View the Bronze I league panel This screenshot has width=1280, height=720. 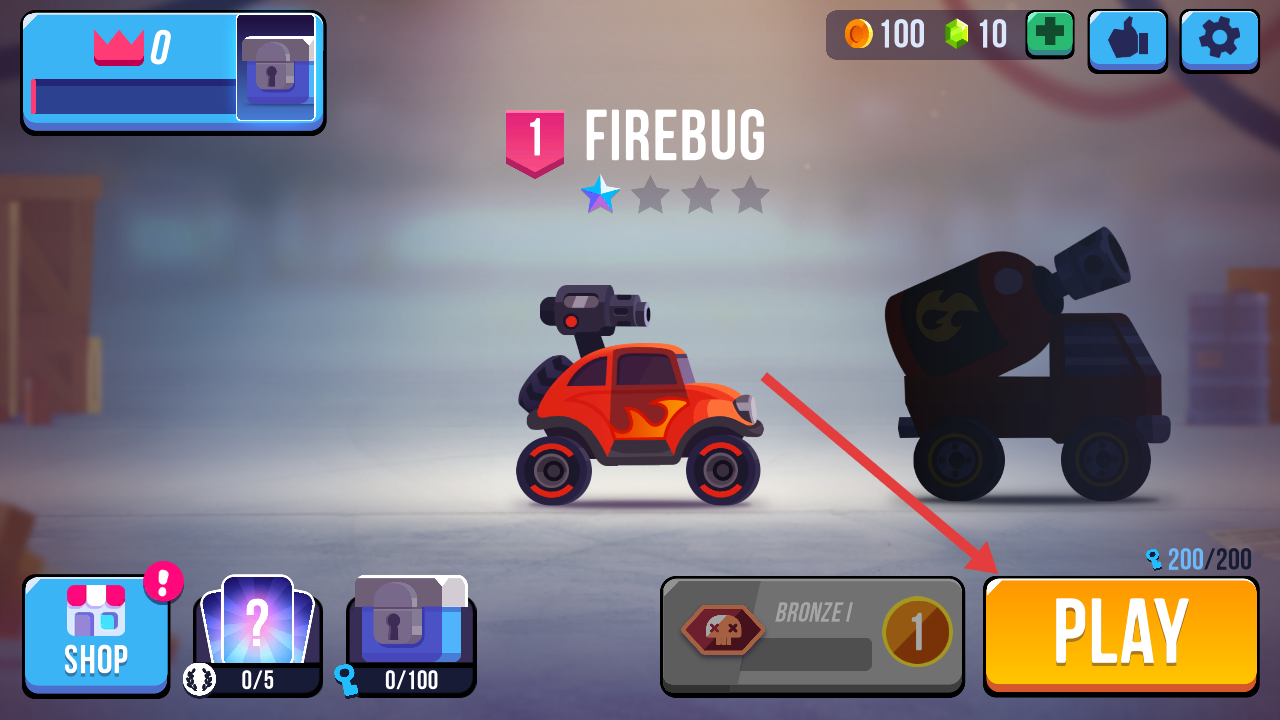[x=812, y=636]
